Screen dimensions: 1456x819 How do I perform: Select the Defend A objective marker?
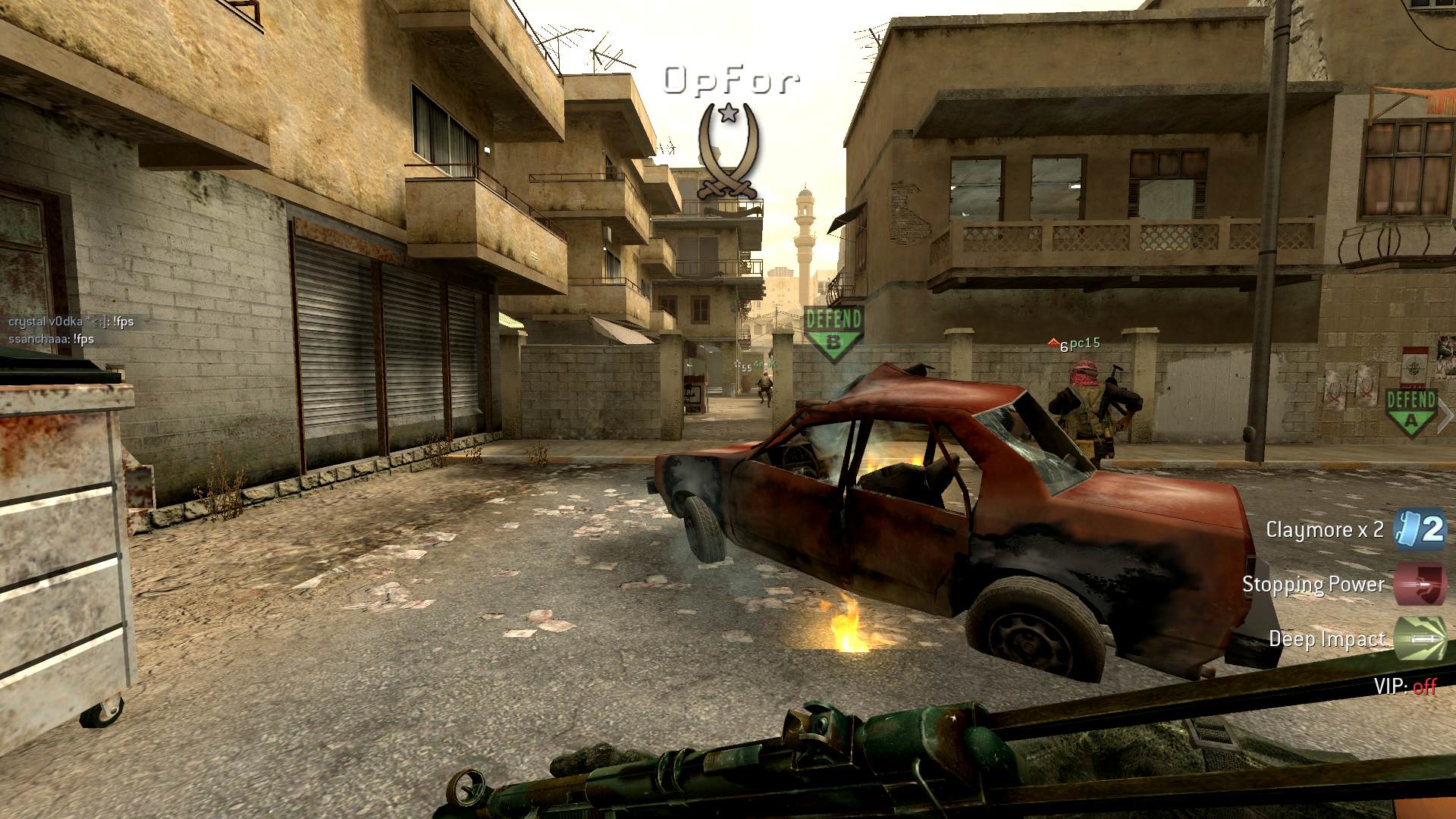pos(1410,410)
